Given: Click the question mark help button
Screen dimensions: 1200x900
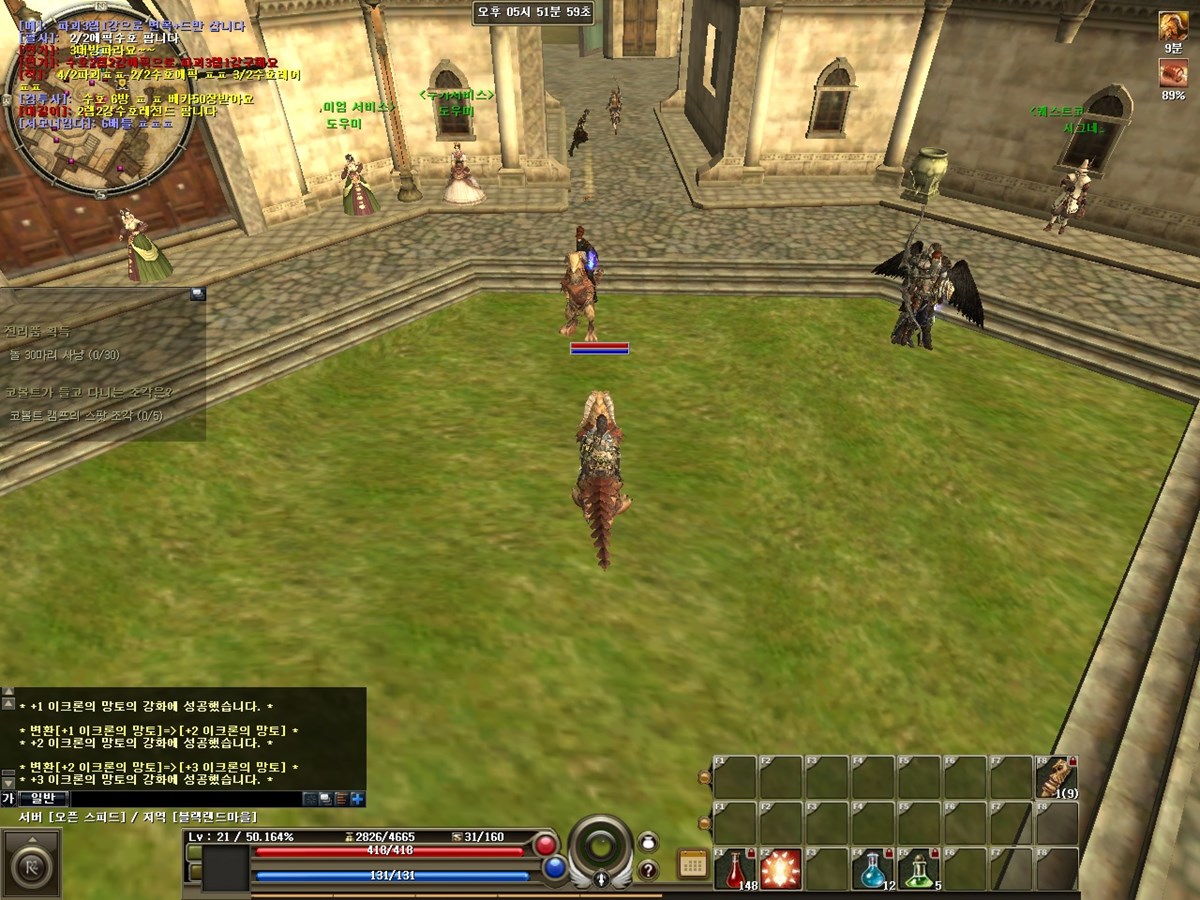Looking at the screenshot, I should tap(648, 870).
